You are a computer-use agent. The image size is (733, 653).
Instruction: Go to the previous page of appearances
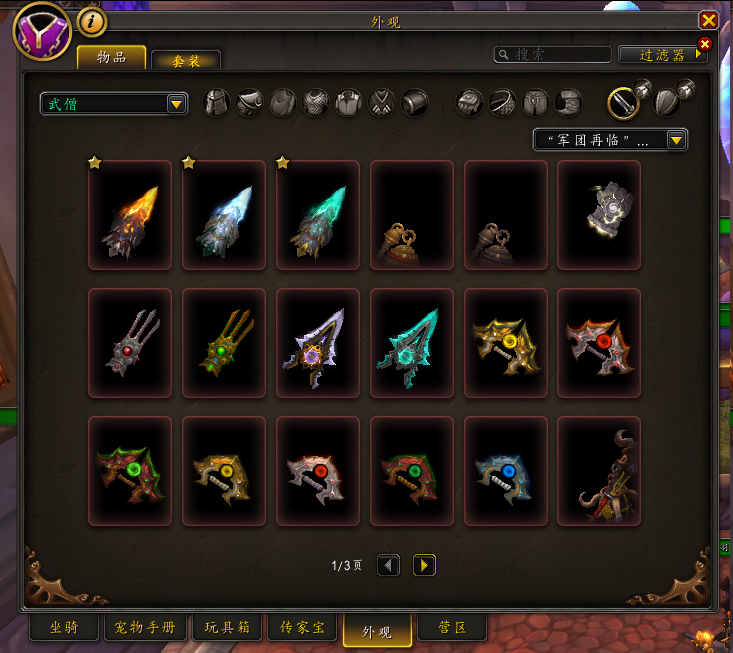[x=388, y=566]
